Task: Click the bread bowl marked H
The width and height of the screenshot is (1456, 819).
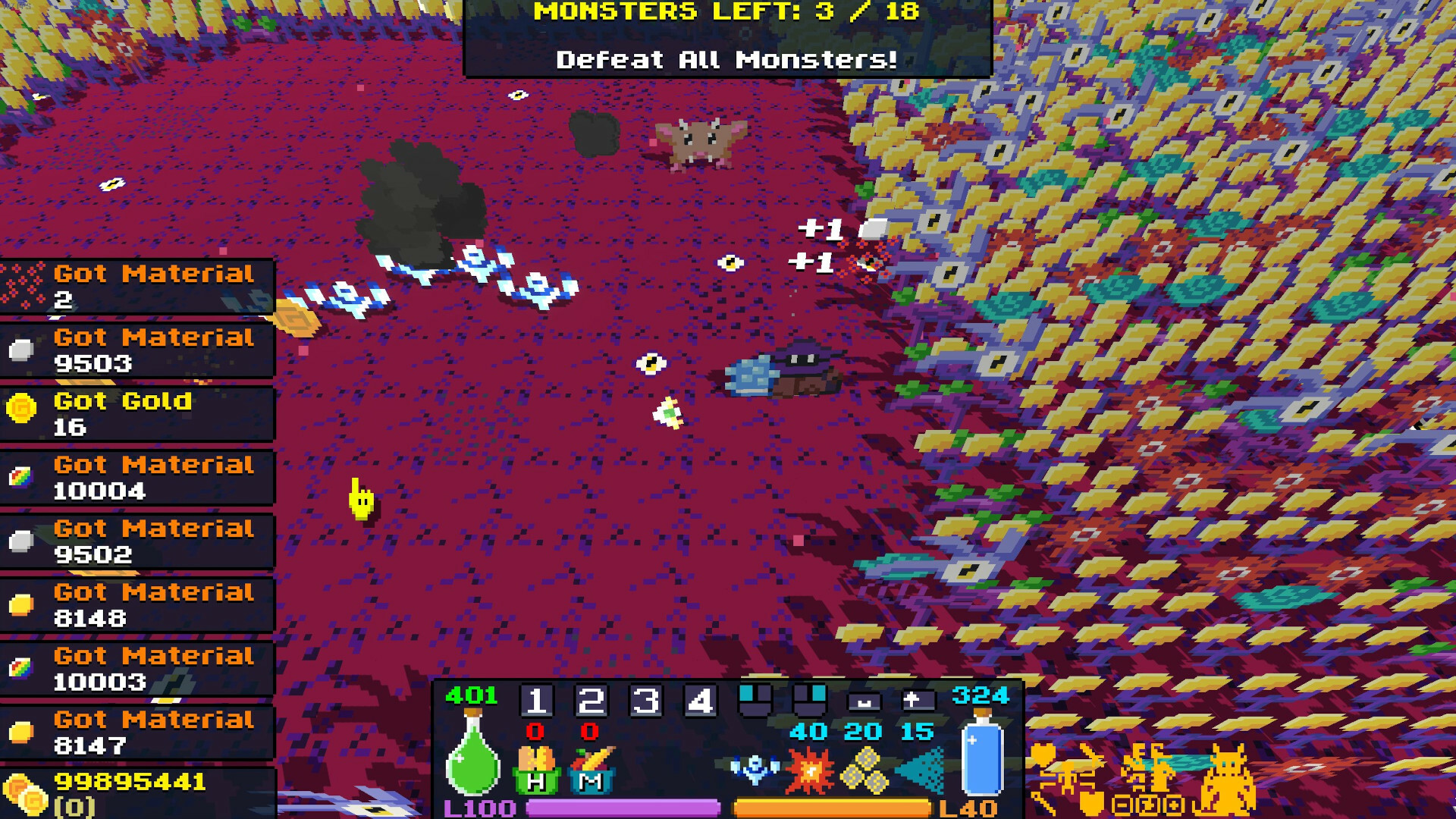Action: (x=537, y=772)
